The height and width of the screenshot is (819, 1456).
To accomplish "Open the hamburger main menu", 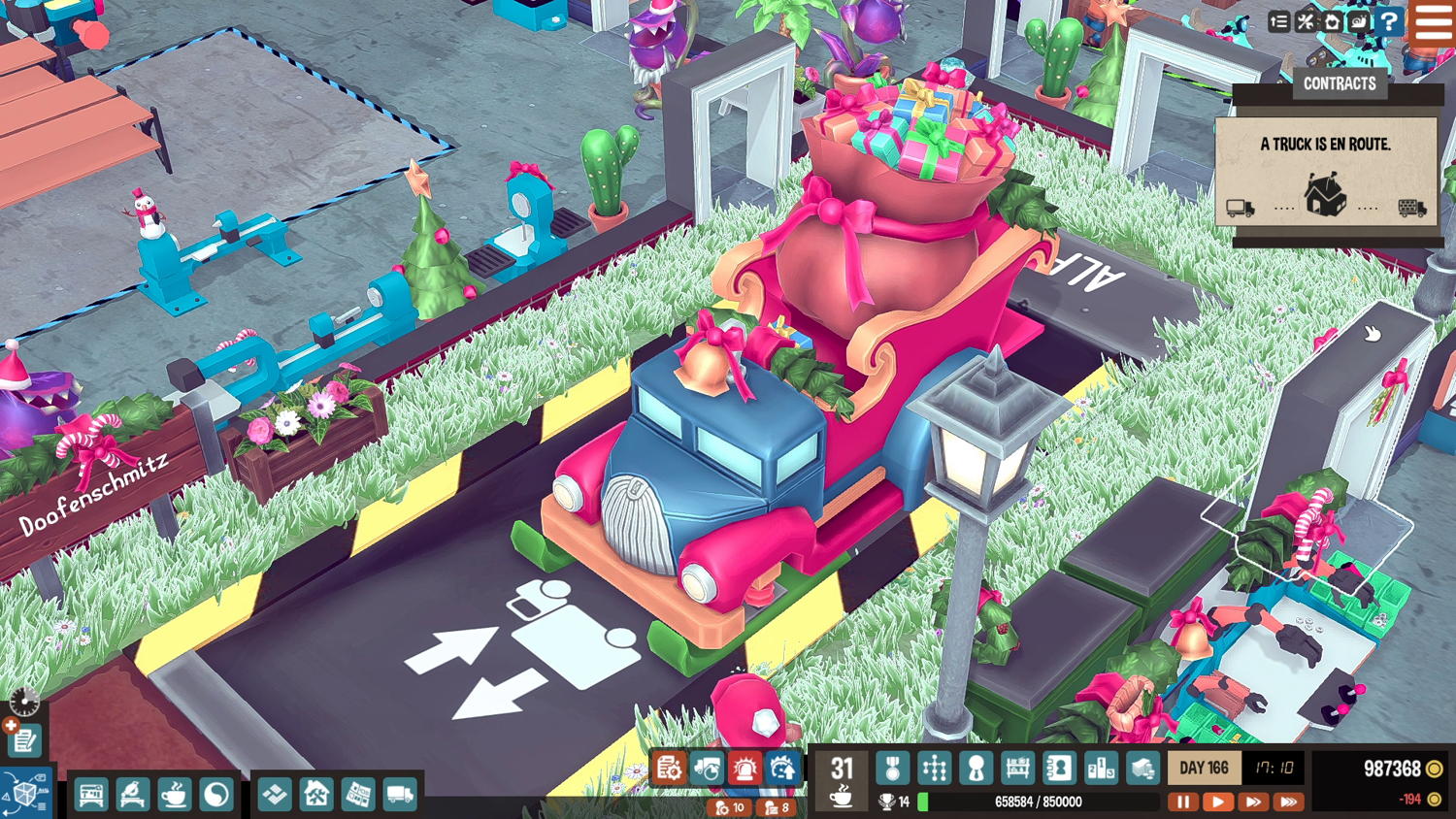I will coord(1434,21).
